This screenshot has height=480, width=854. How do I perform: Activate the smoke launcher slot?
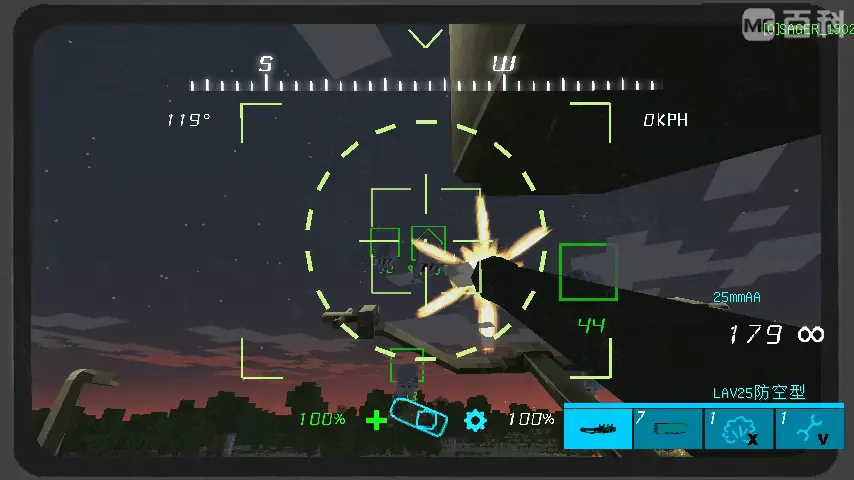tap(739, 428)
